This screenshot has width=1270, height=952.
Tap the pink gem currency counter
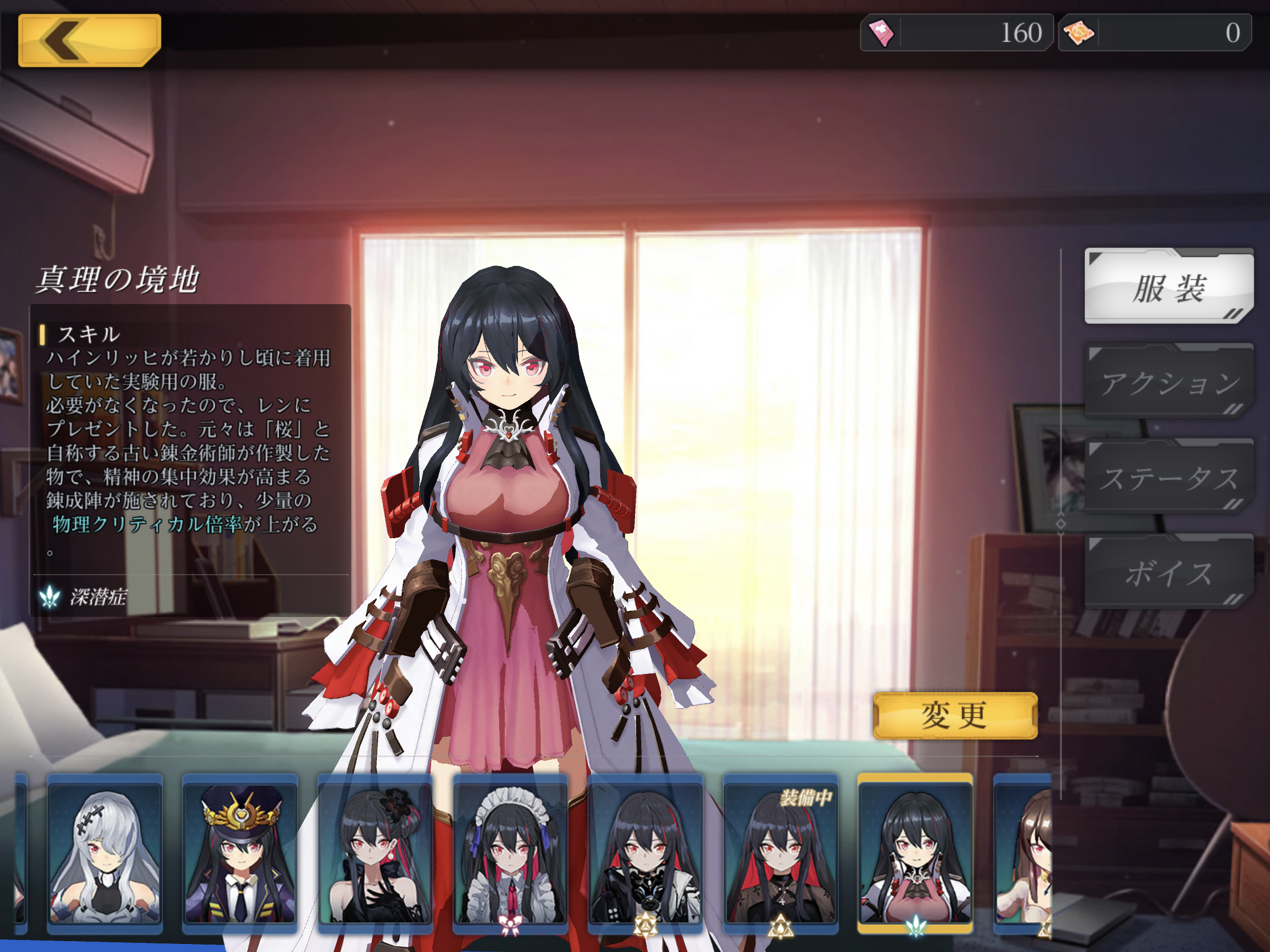pyautogui.click(x=956, y=33)
